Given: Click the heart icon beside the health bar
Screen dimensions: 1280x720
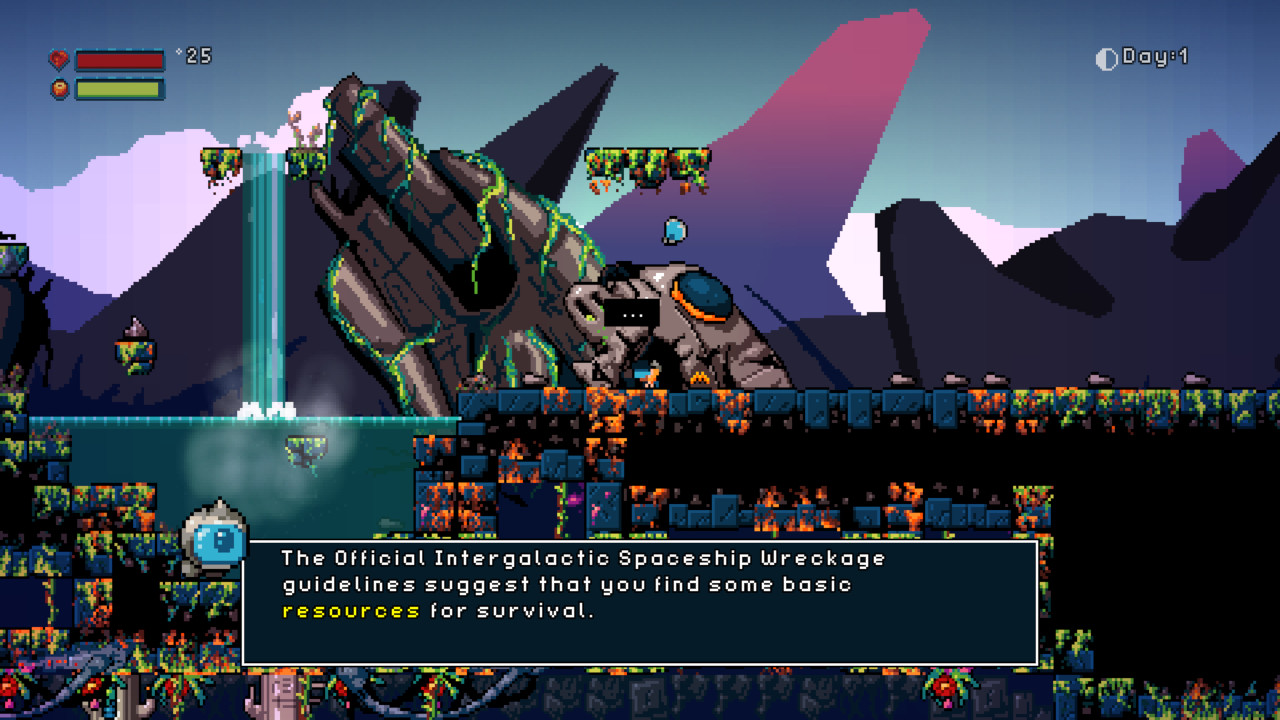Looking at the screenshot, I should (x=61, y=58).
